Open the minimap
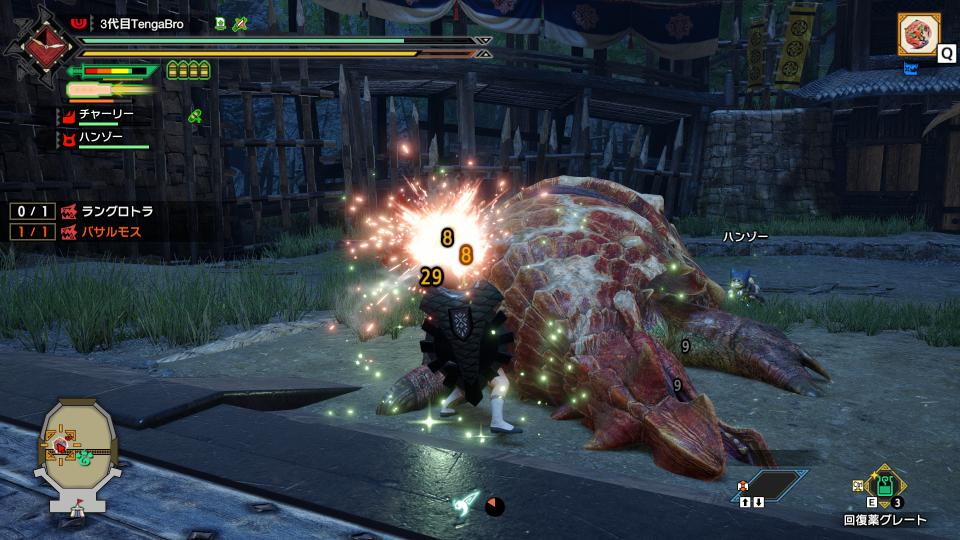The width and height of the screenshot is (960, 540). pyautogui.click(x=79, y=455)
